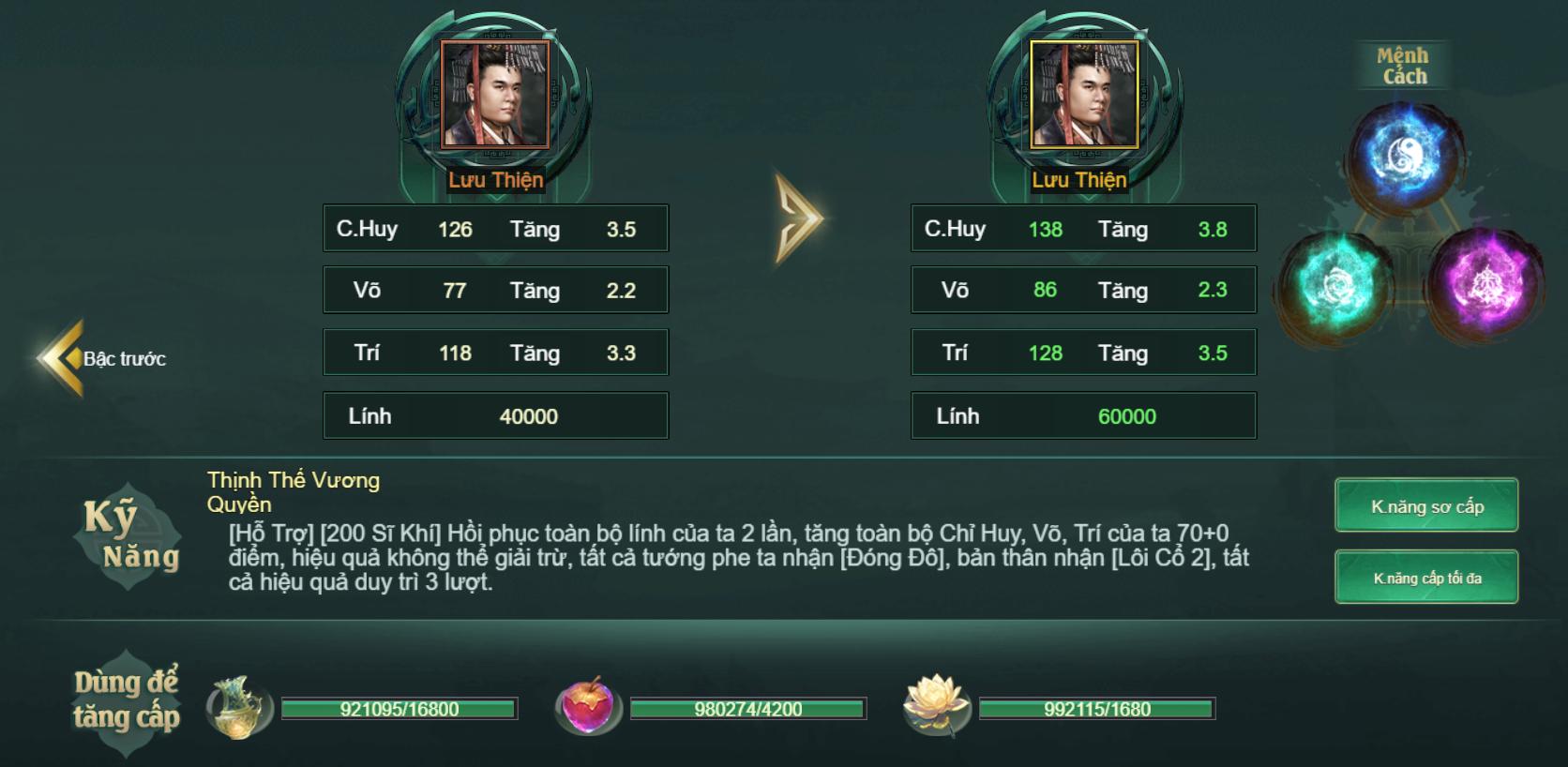Show the K.năng cấp tối đa description
The image size is (1568, 767).
[x=1426, y=578]
